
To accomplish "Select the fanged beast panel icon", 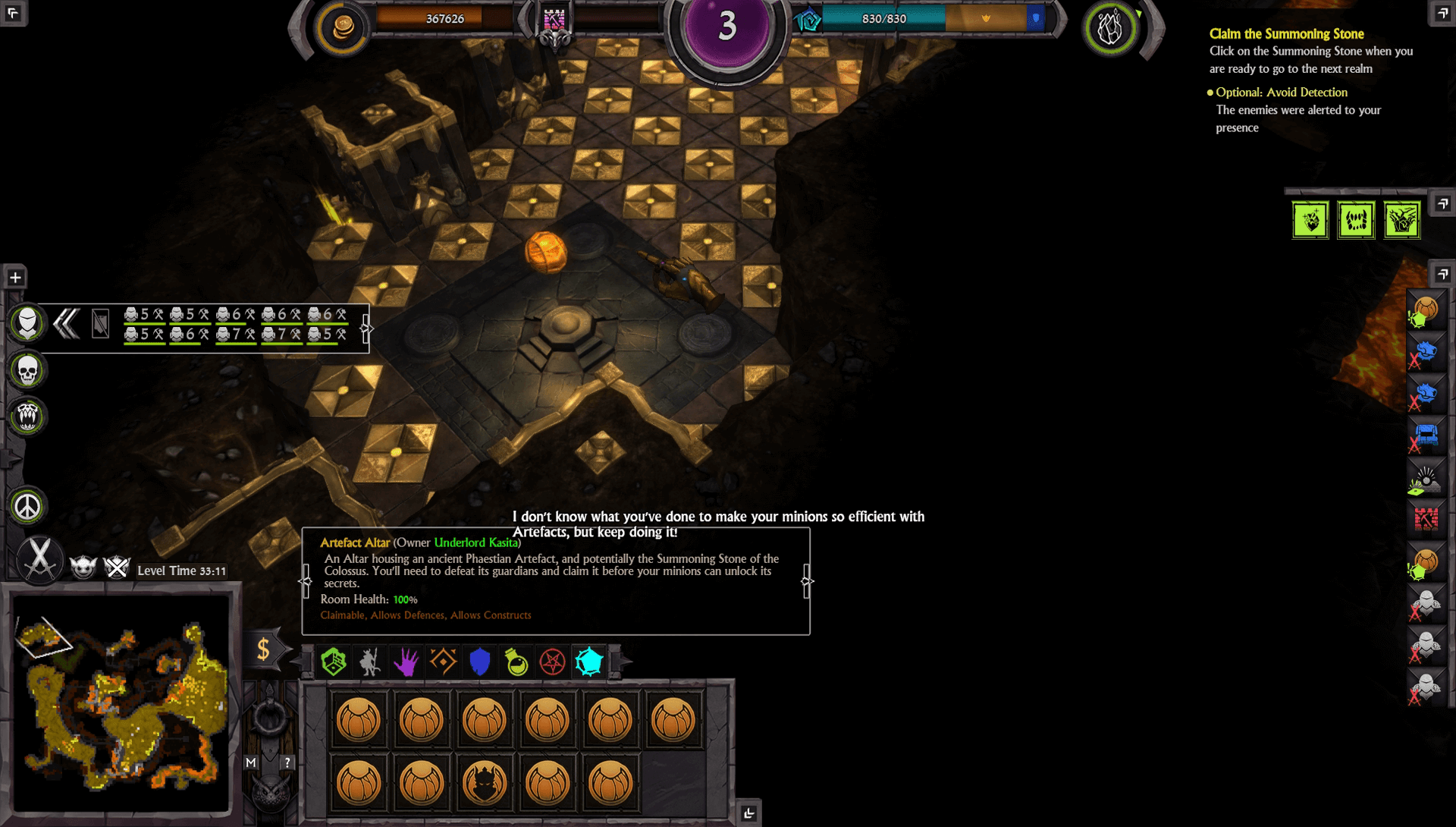I will (x=28, y=416).
